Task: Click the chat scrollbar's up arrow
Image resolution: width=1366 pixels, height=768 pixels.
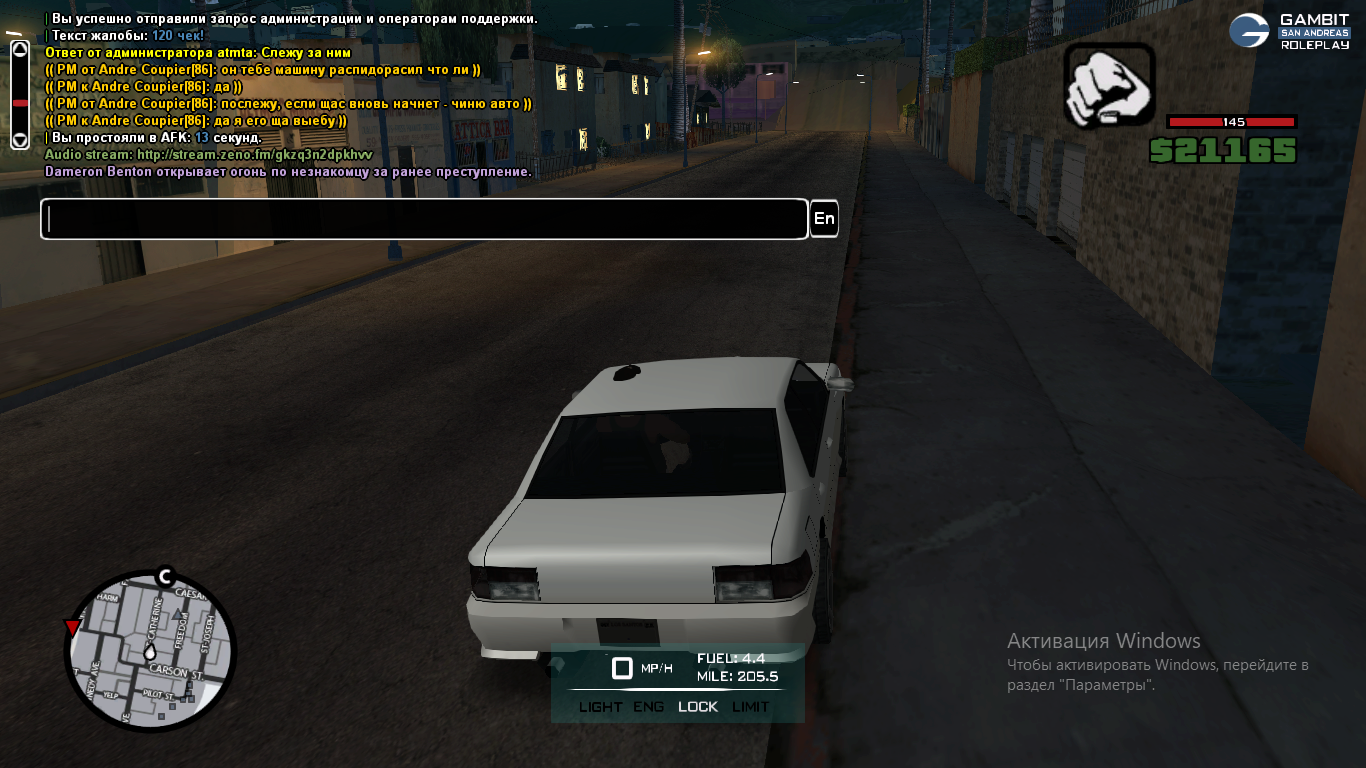Action: tap(20, 50)
